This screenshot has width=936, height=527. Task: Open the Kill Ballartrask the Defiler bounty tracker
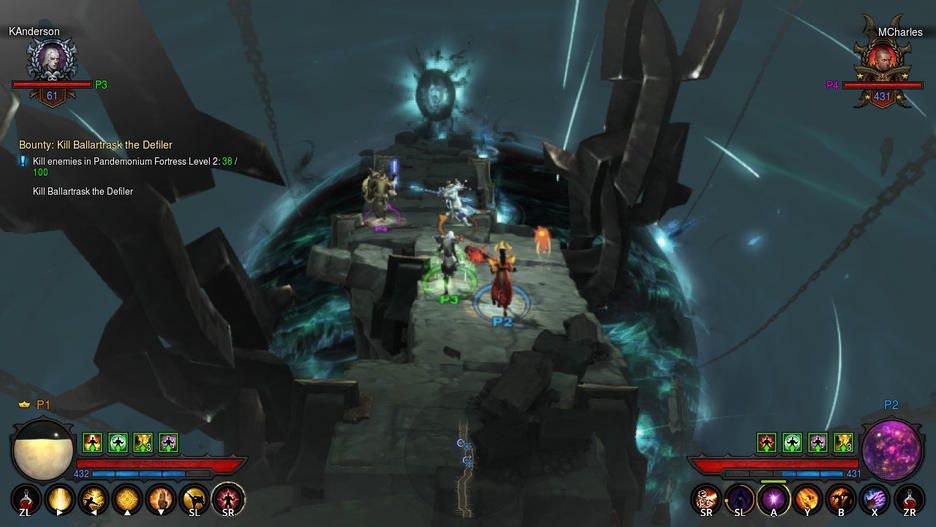[x=95, y=145]
